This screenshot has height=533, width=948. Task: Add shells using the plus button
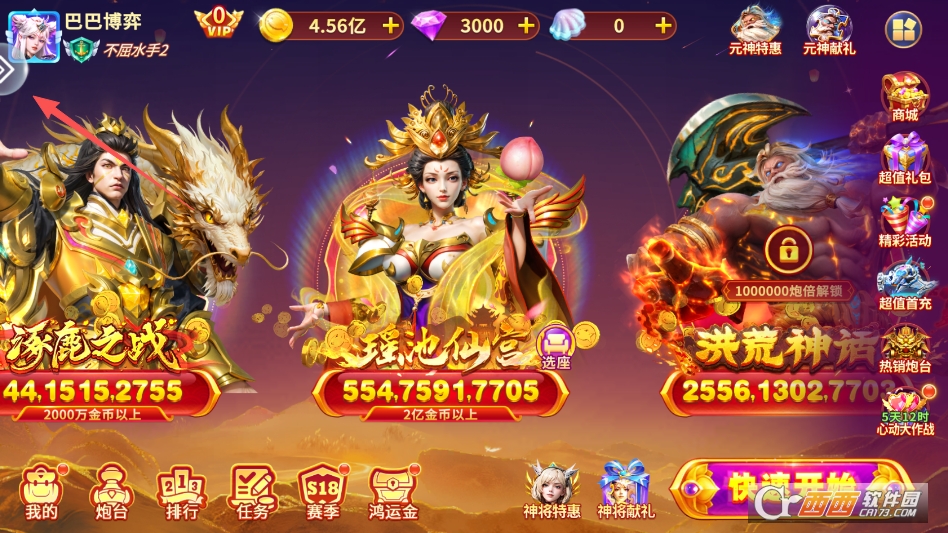(x=663, y=26)
